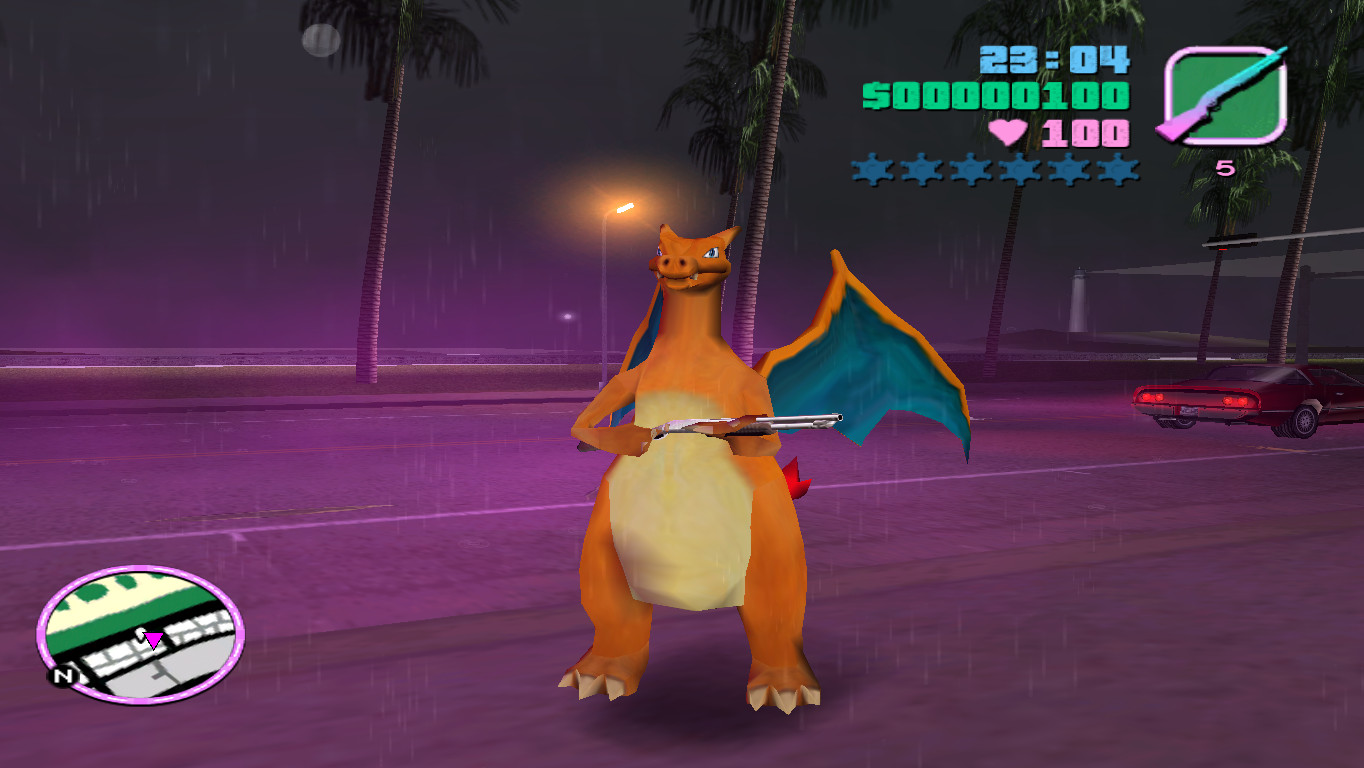The height and width of the screenshot is (768, 1364).
Task: Click the player arrow on the radar
Action: point(155,638)
